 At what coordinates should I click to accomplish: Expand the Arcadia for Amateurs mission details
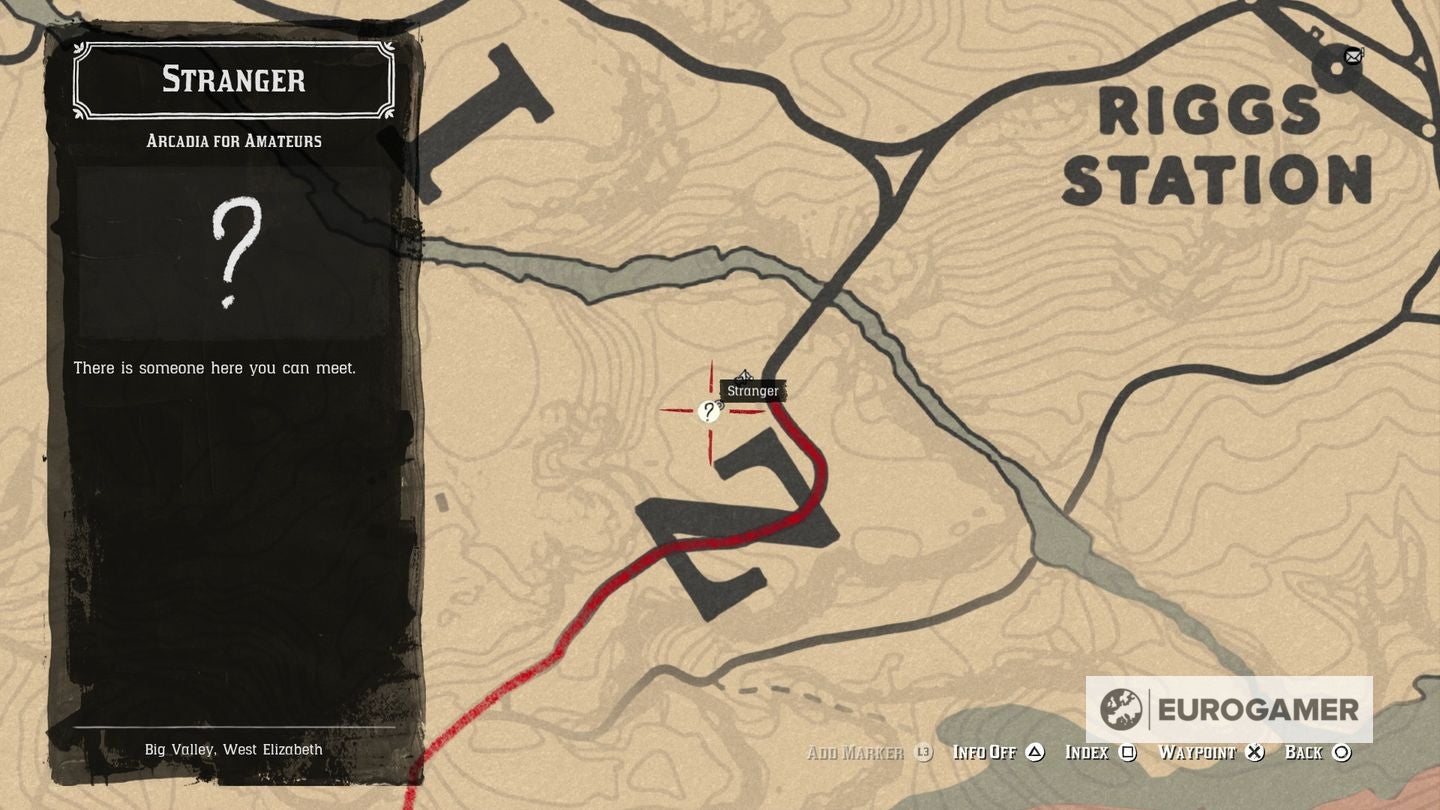[x=232, y=141]
